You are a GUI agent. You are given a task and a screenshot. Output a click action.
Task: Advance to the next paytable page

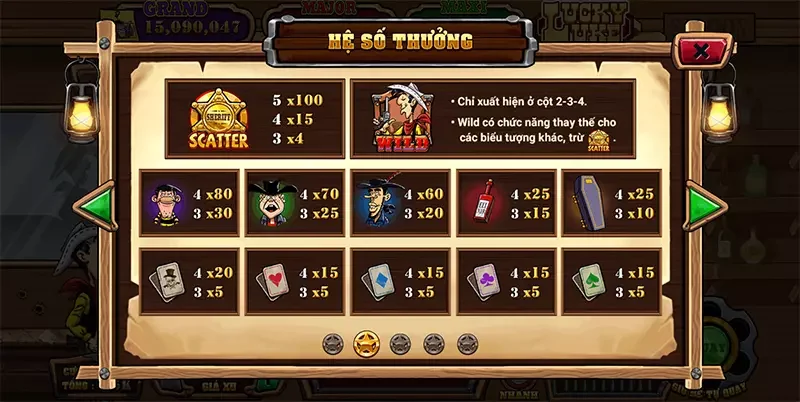(x=704, y=208)
